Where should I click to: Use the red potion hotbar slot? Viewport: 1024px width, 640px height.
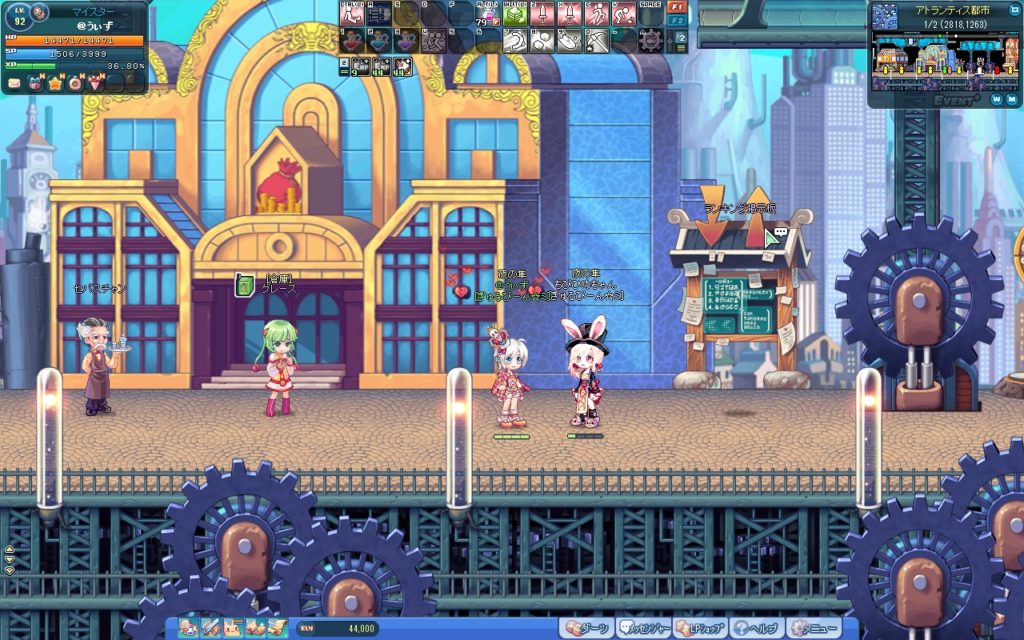352,40
